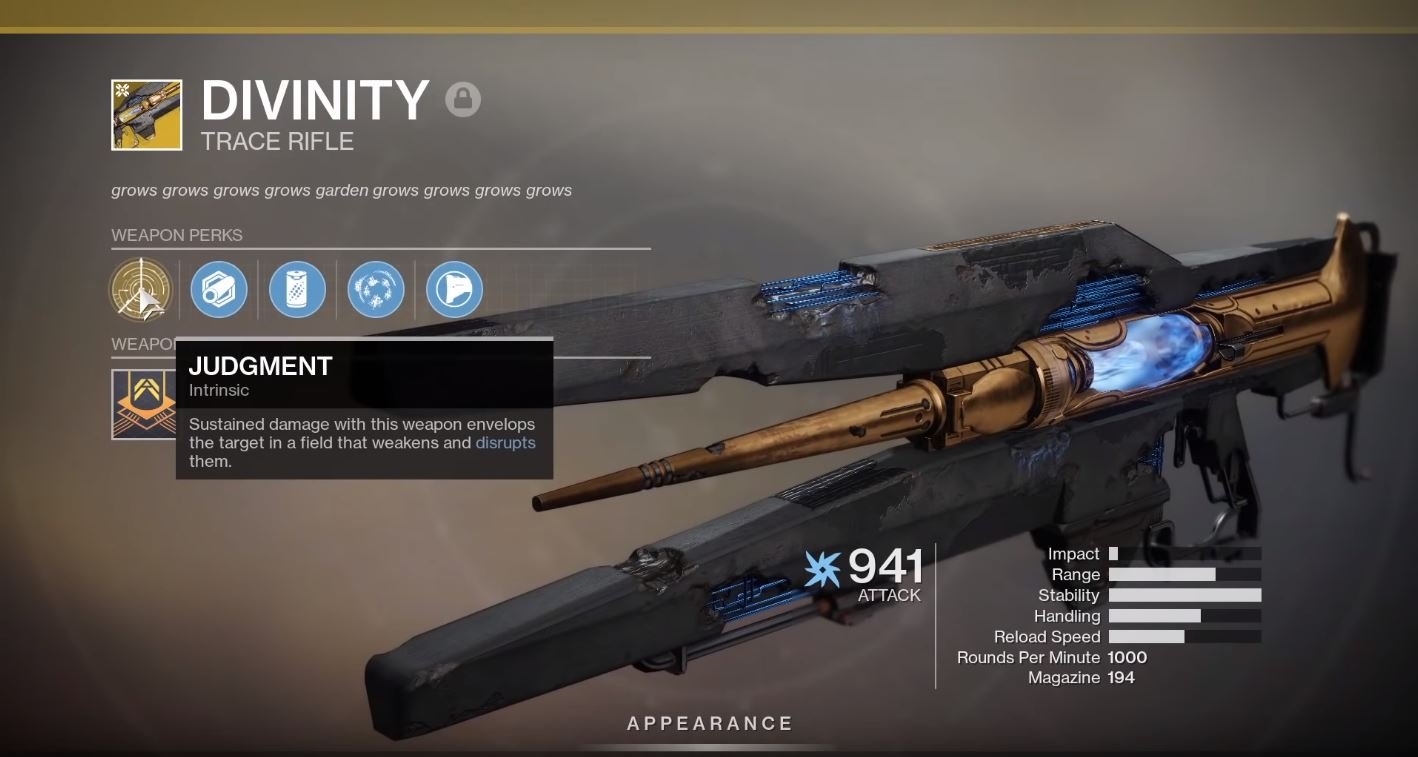The width and height of the screenshot is (1418, 757).
Task: Click the Divinity weapon thumbnail
Action: click(x=146, y=114)
